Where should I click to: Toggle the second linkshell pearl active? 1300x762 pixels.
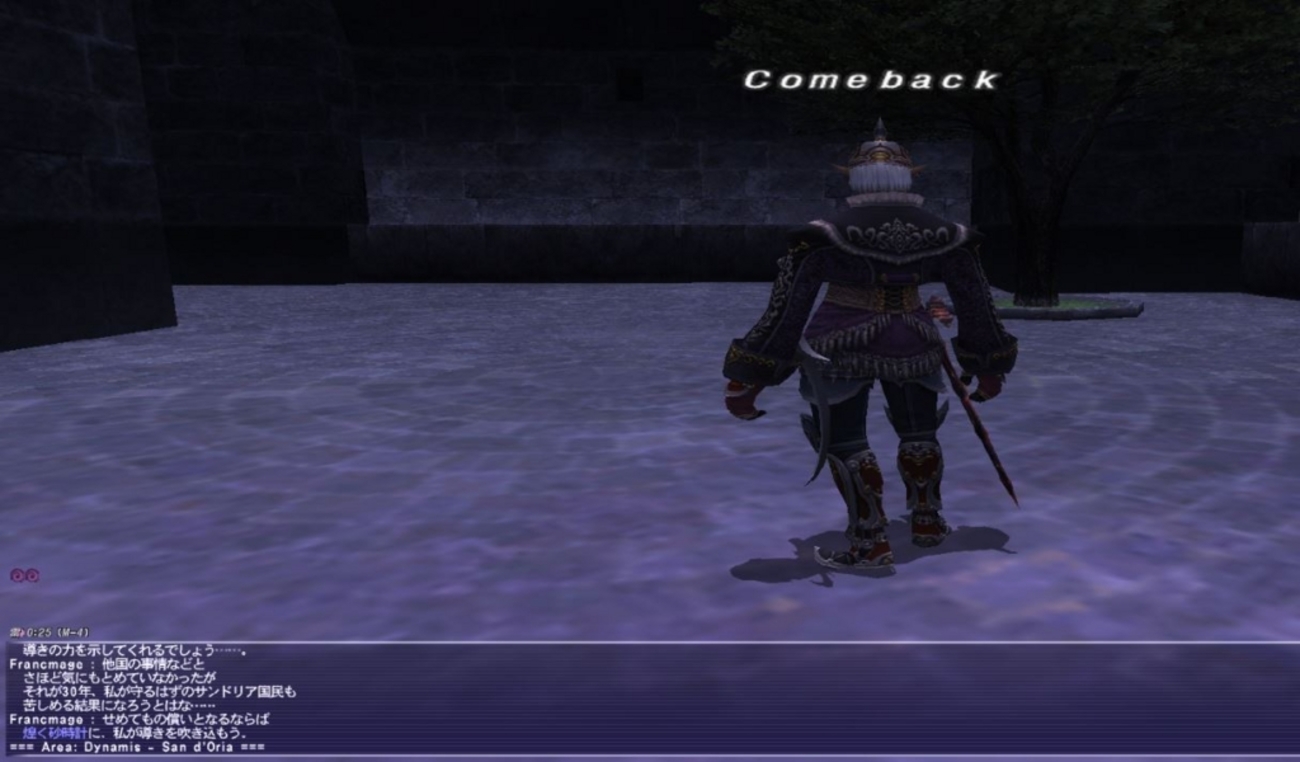[31, 574]
